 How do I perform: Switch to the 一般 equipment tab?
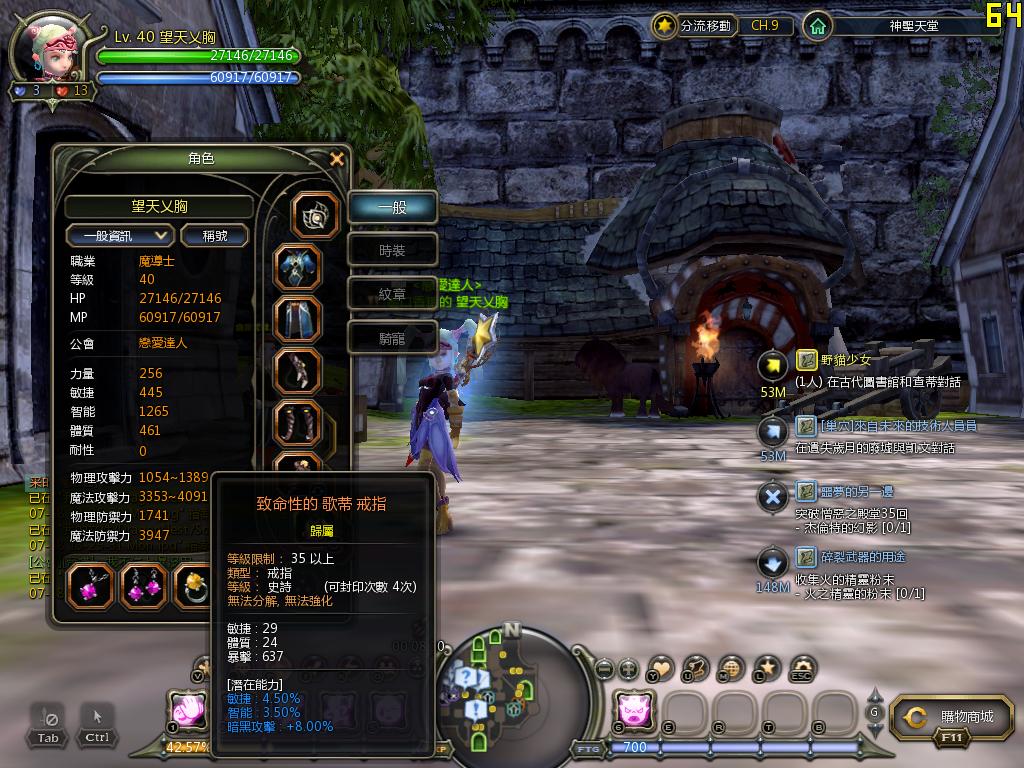click(x=392, y=208)
